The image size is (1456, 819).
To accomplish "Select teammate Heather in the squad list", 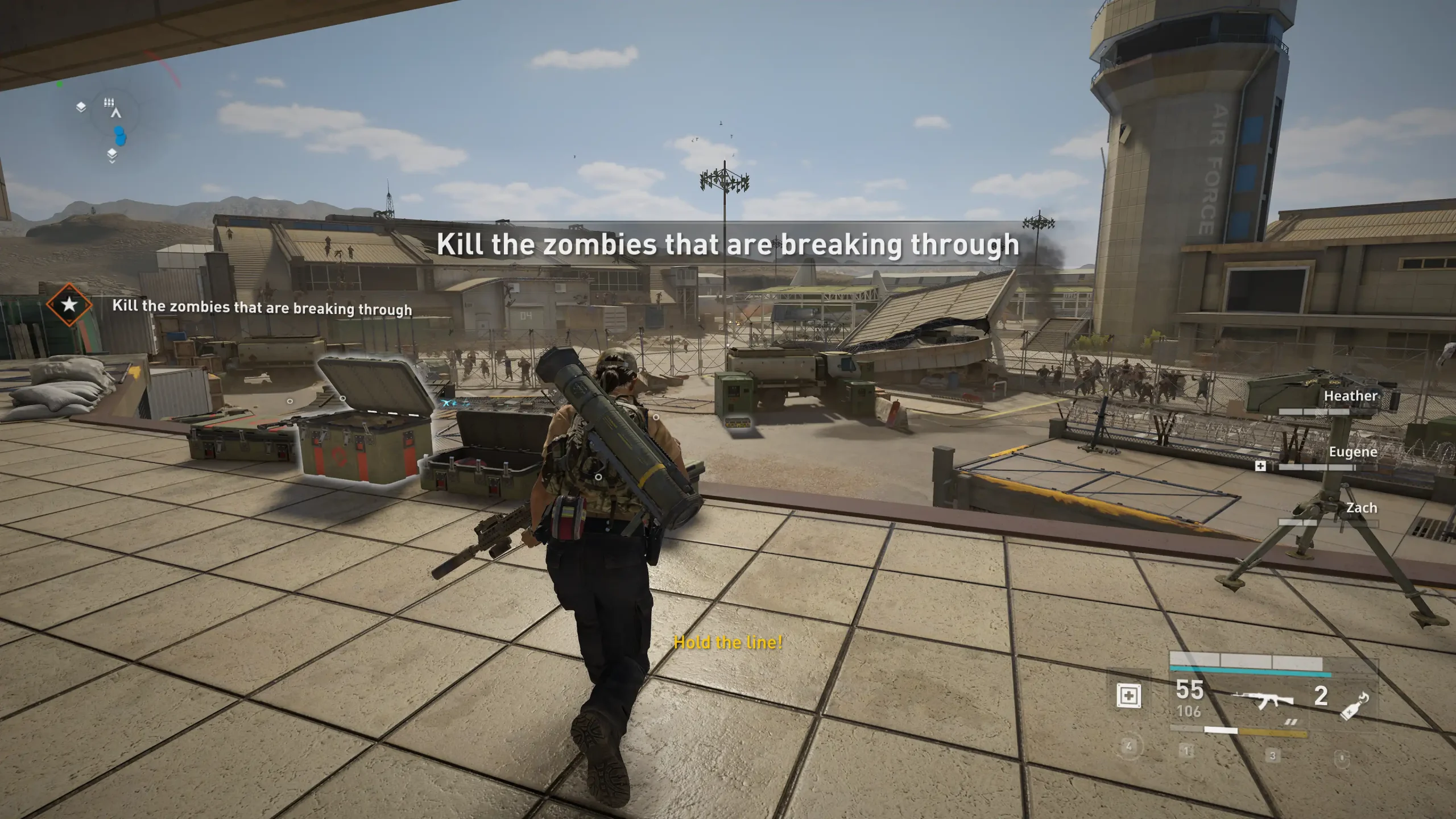I will [1350, 396].
